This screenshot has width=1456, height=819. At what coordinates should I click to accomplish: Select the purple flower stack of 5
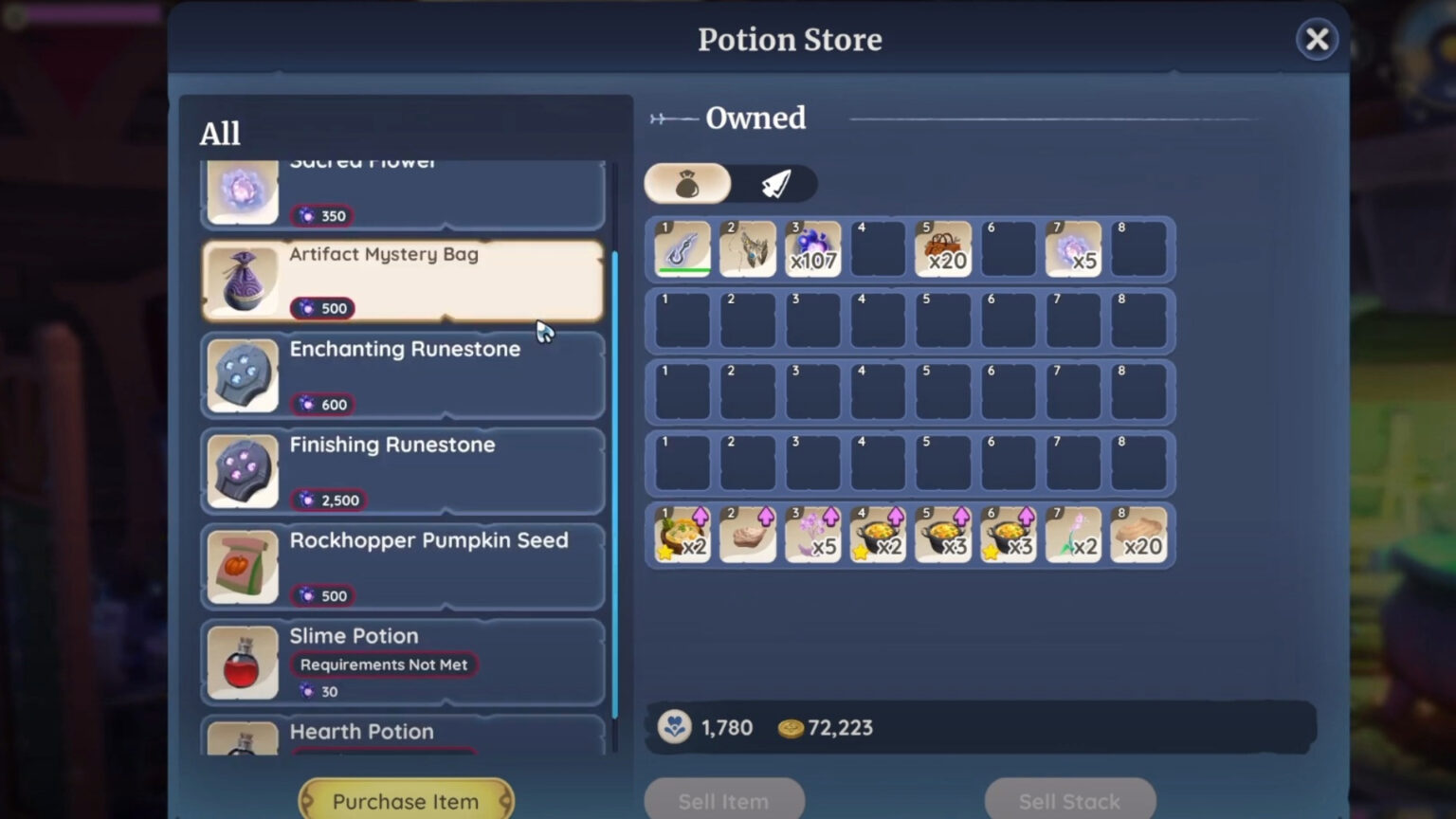(1073, 247)
